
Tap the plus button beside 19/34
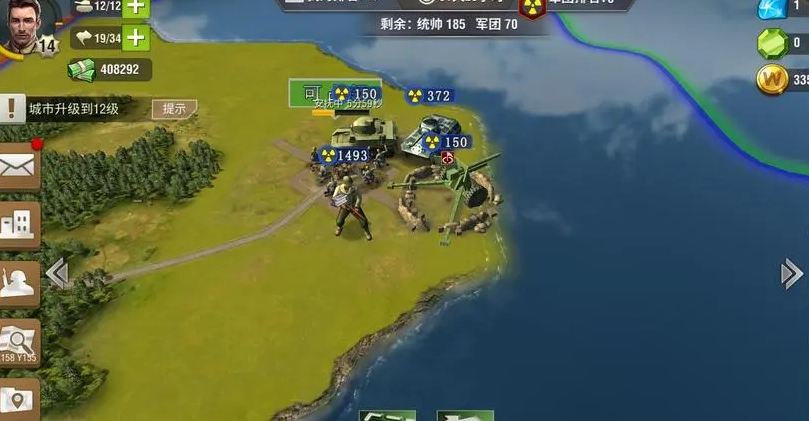point(134,39)
